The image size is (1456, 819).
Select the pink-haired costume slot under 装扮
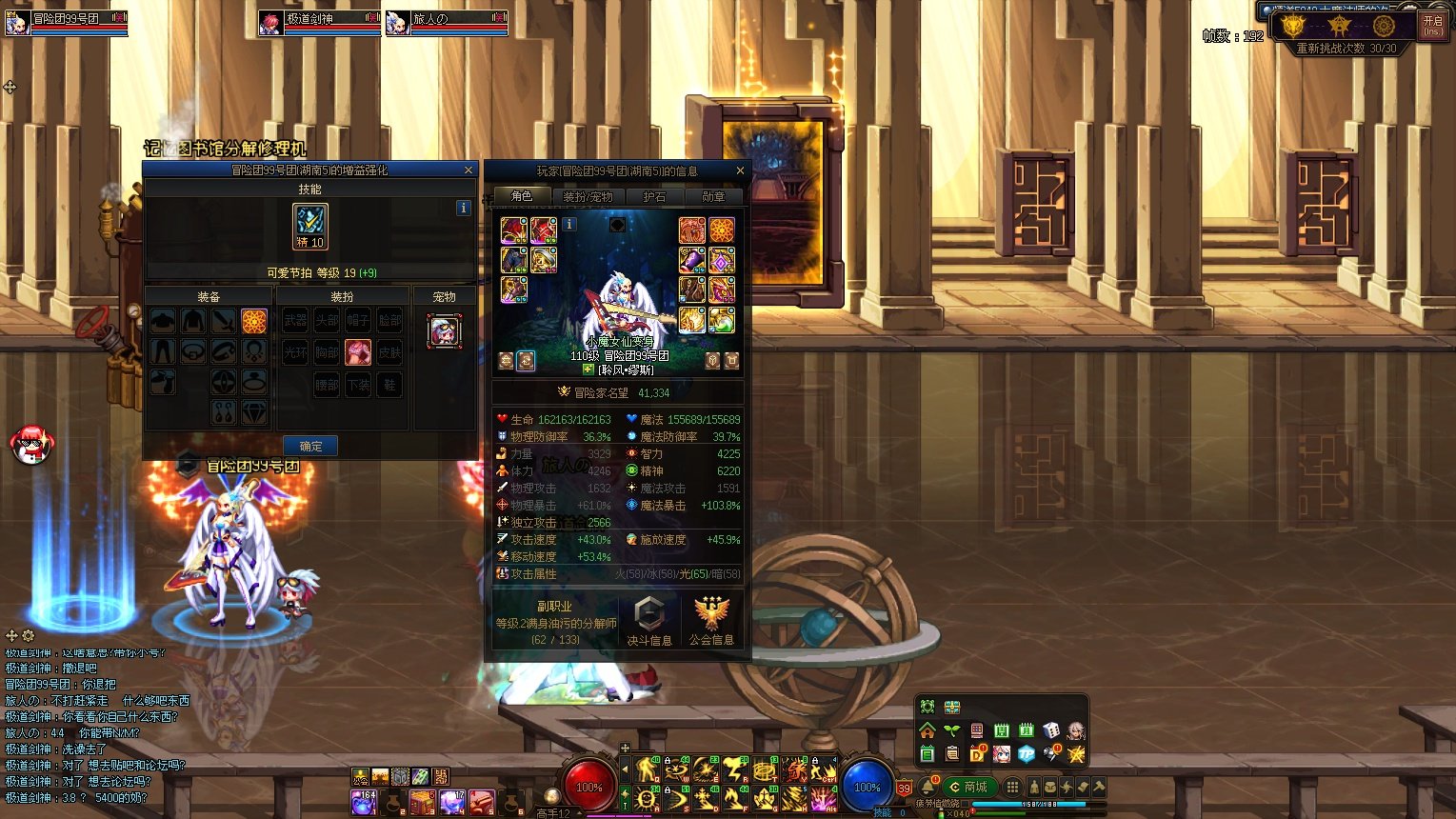[358, 352]
